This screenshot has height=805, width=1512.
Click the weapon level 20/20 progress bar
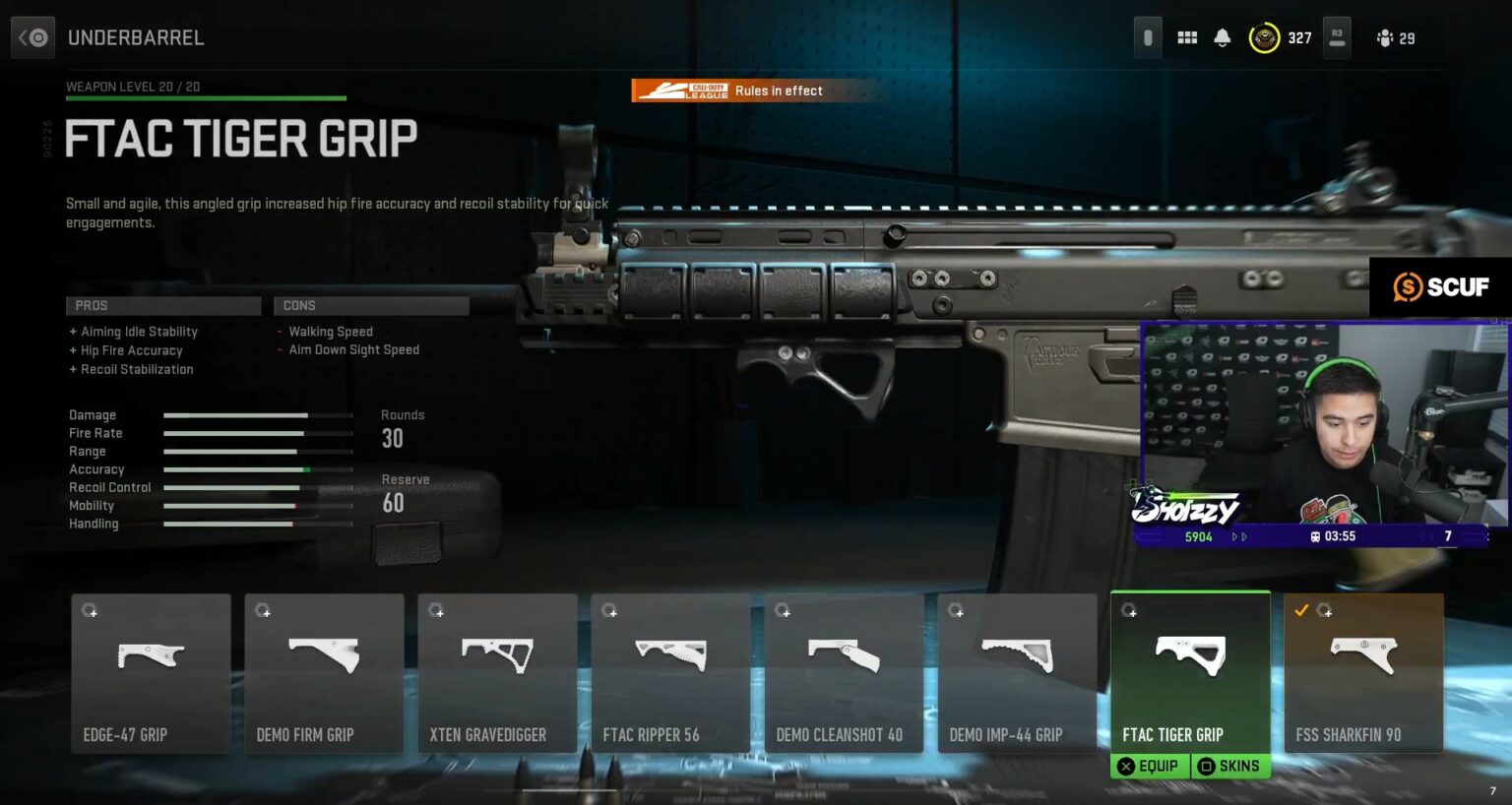(205, 98)
